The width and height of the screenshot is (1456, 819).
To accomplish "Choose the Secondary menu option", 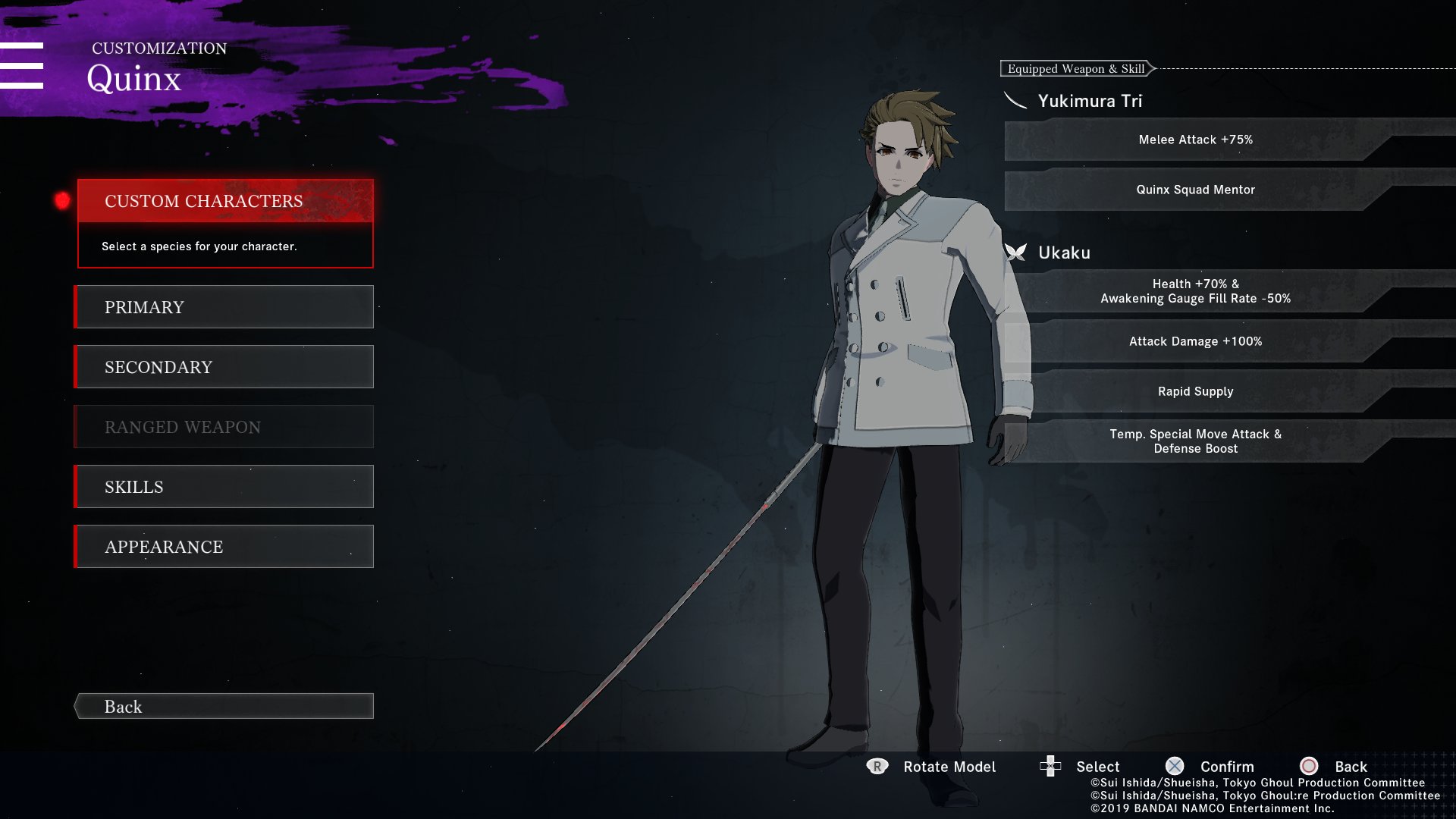I will click(225, 367).
